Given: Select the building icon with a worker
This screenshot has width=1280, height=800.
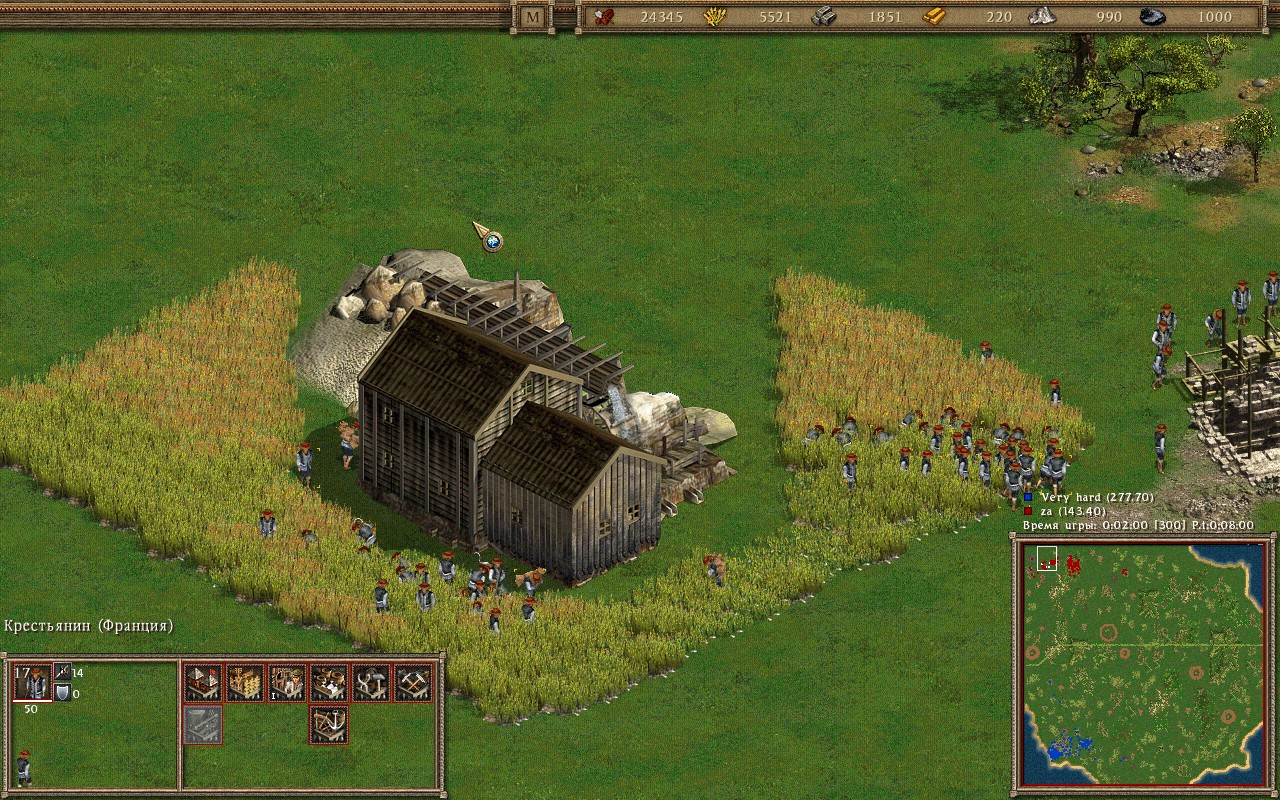Looking at the screenshot, I should point(287,683).
